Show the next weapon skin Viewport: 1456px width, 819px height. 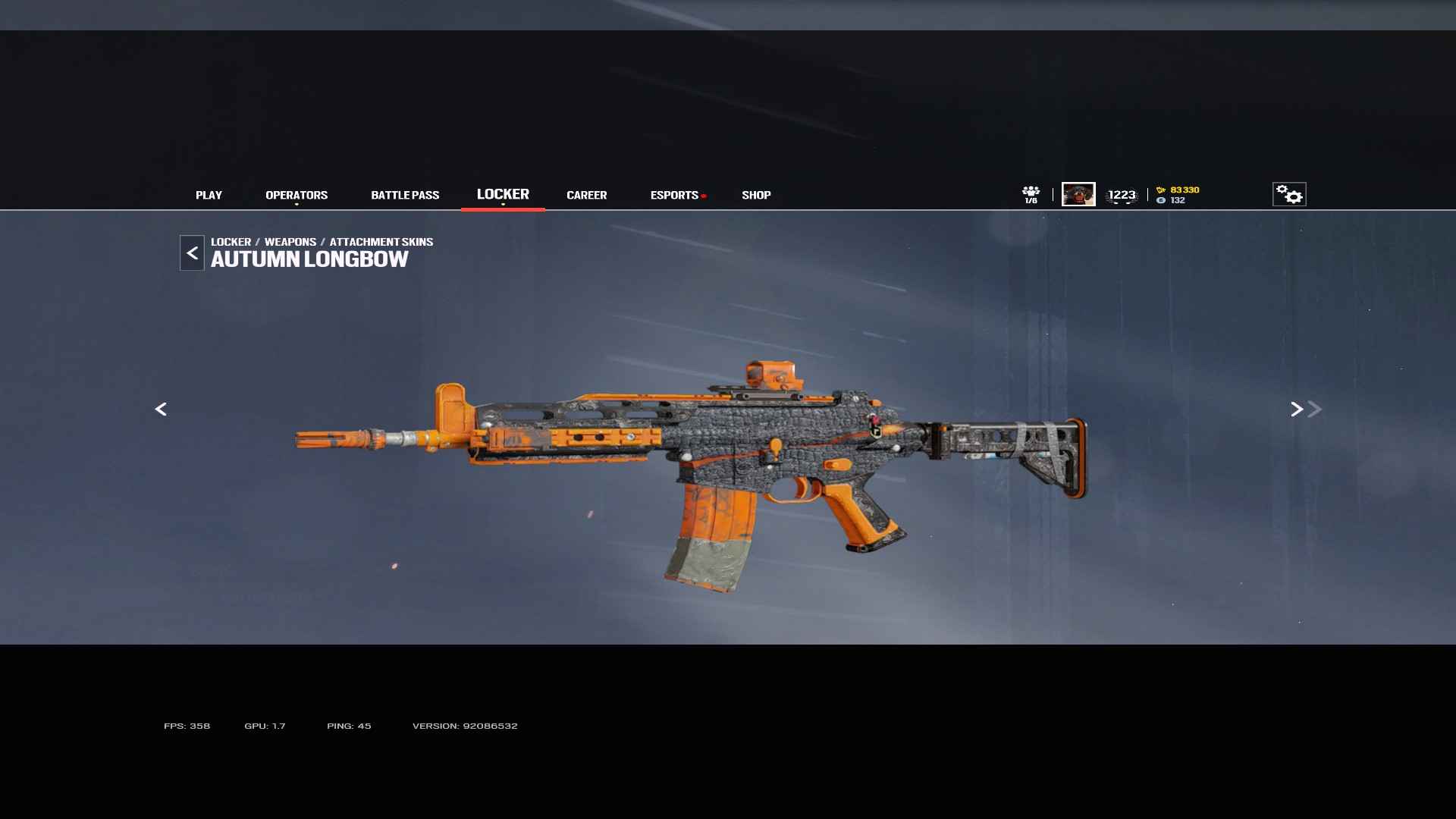pyautogui.click(x=1297, y=409)
